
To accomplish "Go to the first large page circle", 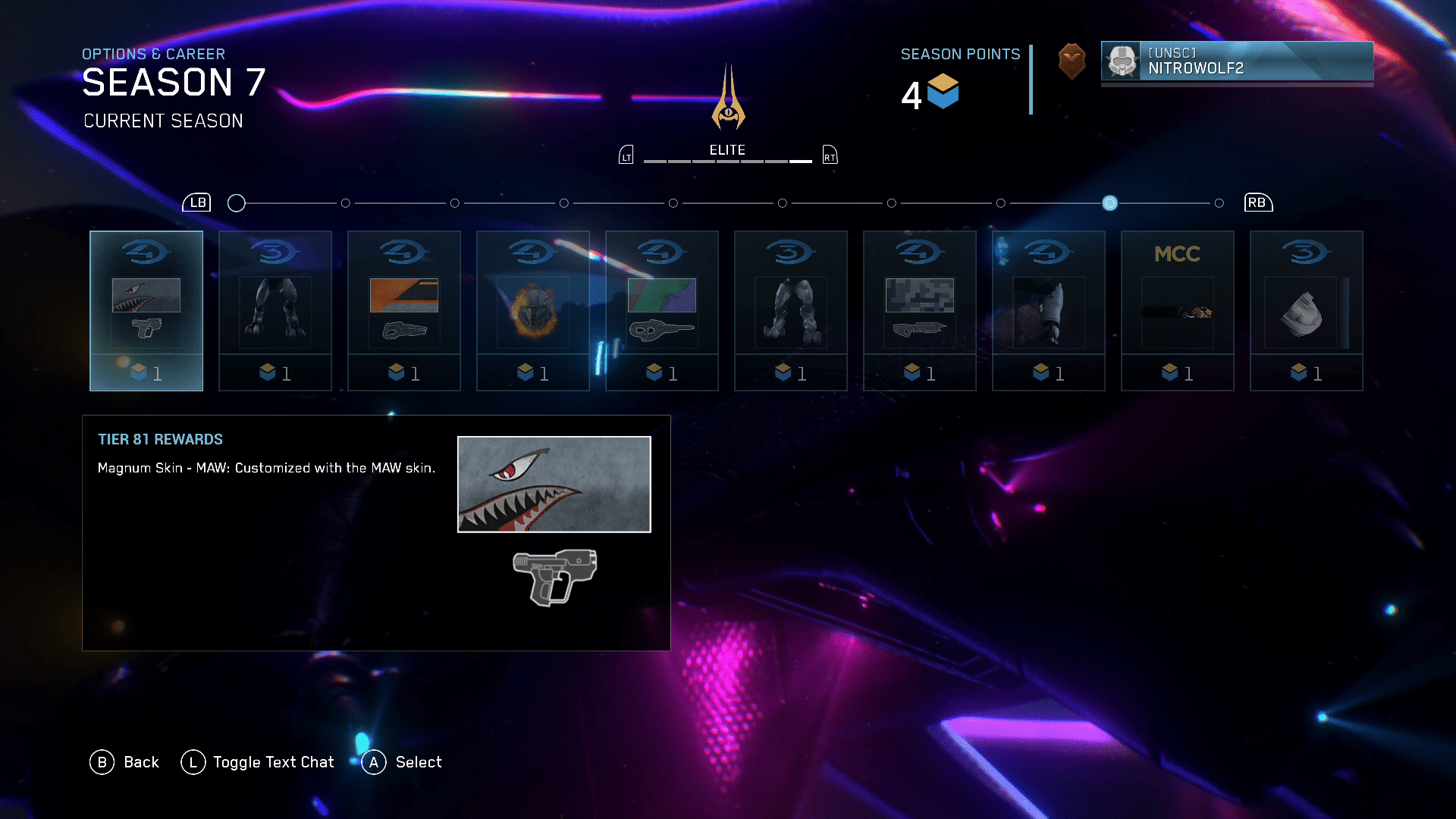I will click(237, 203).
